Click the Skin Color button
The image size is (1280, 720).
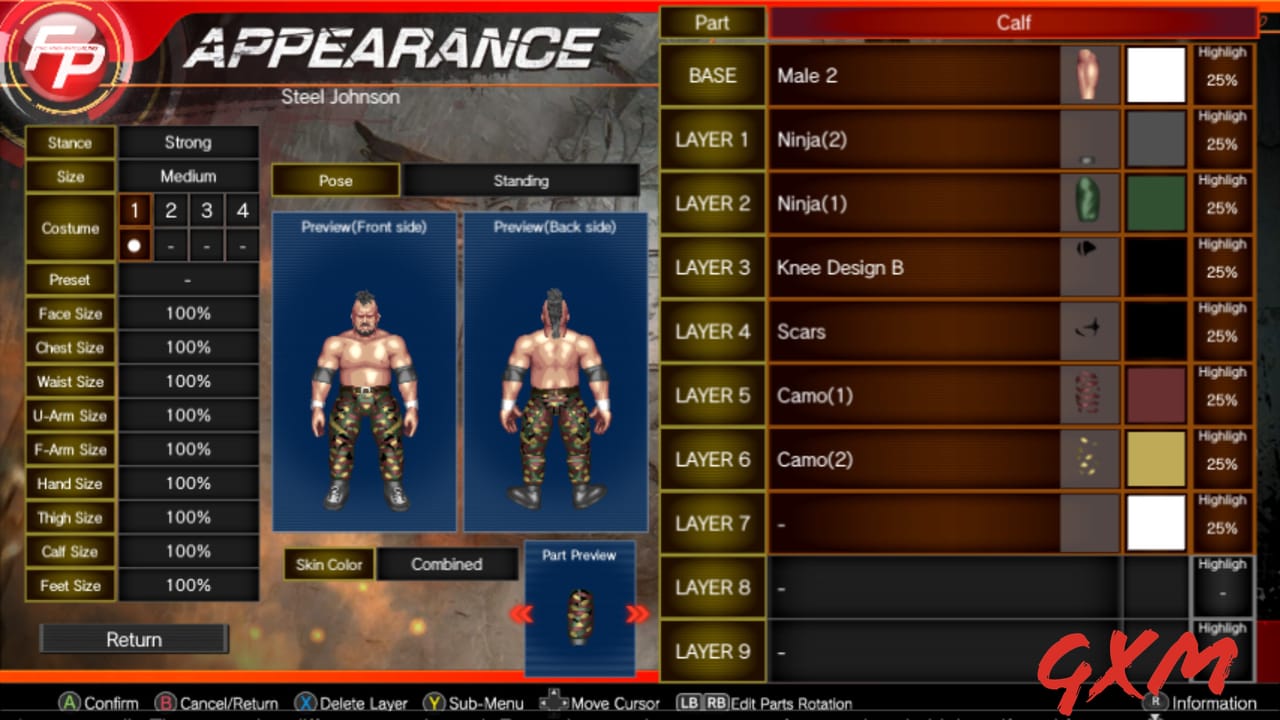point(330,564)
